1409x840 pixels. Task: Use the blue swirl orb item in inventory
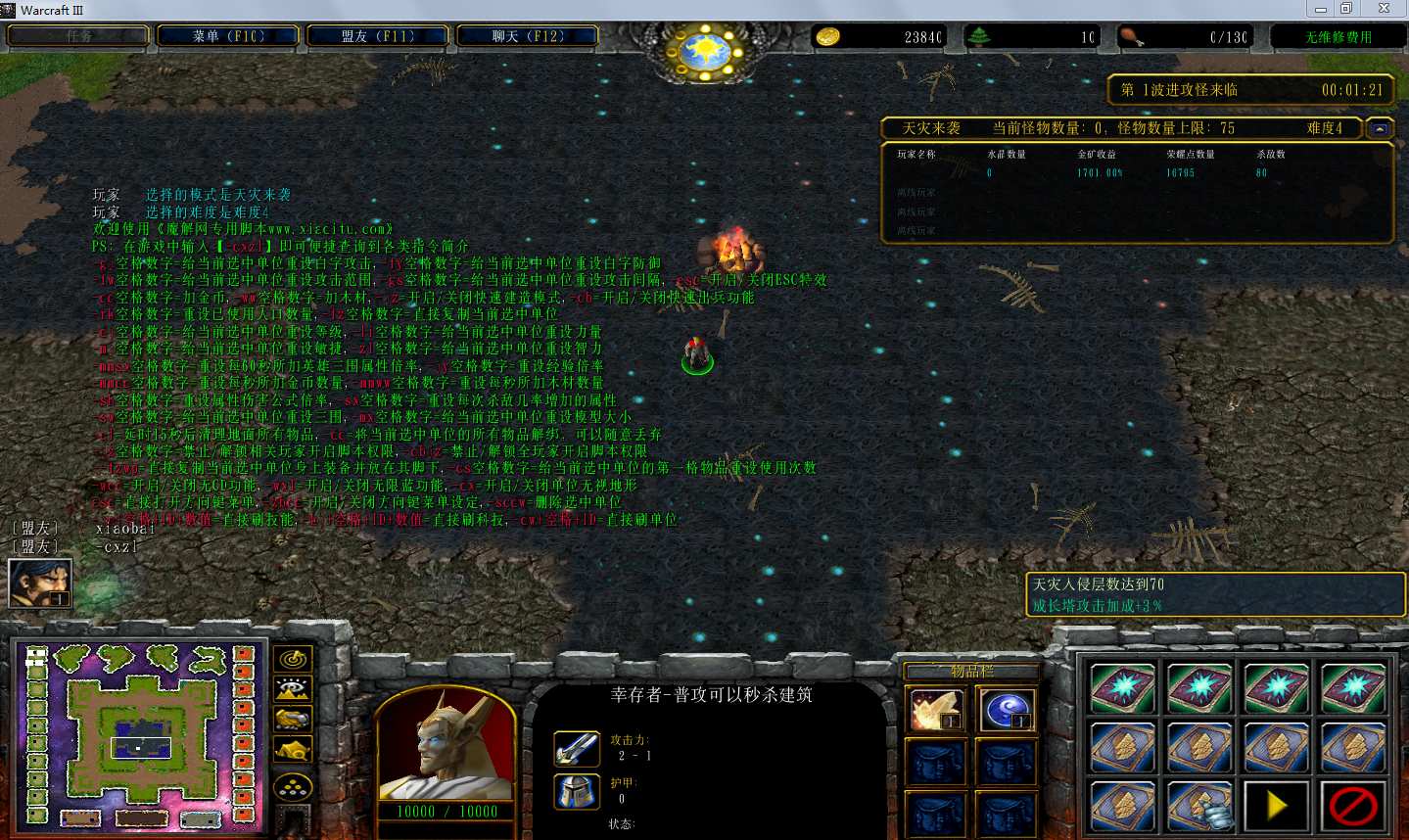[x=1005, y=710]
